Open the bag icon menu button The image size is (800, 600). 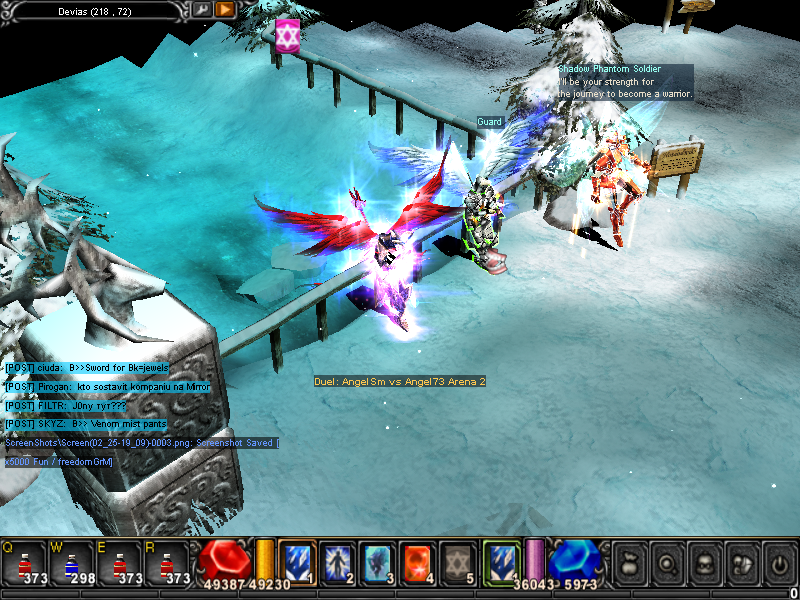pyautogui.click(x=628, y=563)
